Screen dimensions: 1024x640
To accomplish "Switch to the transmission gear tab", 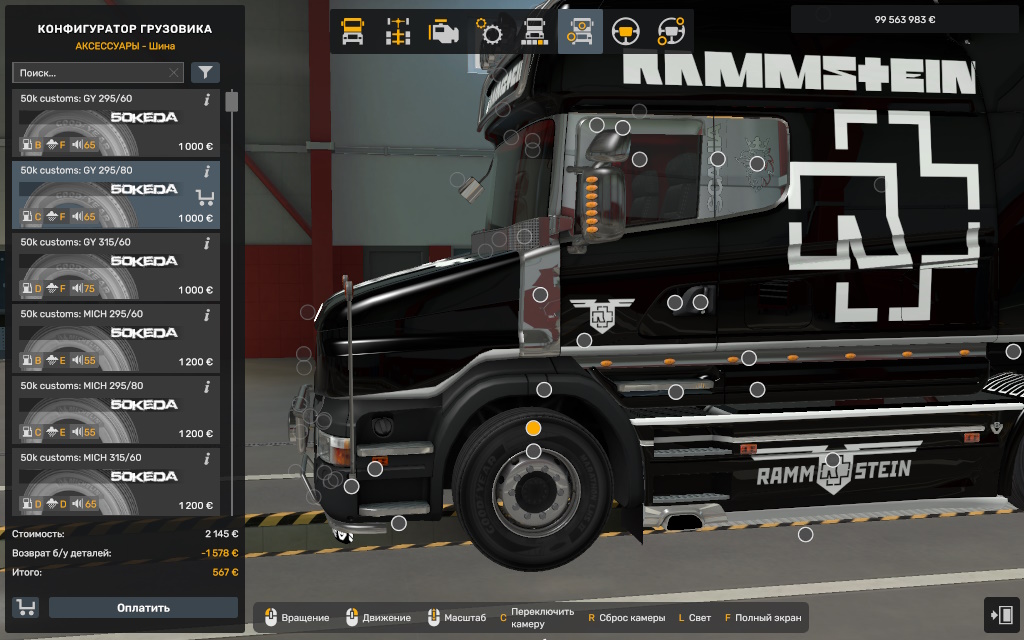I will [491, 32].
